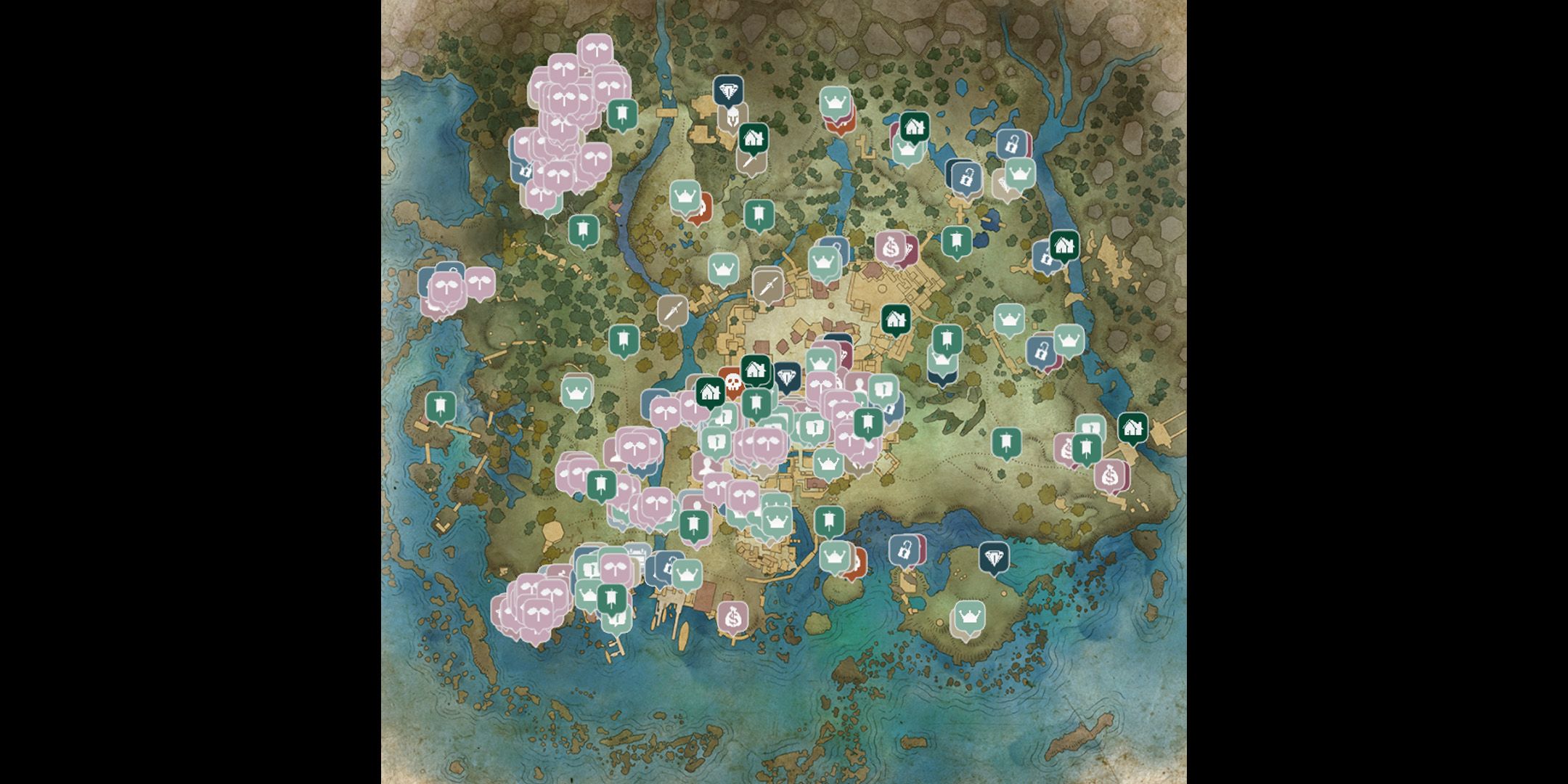Image resolution: width=1568 pixels, height=784 pixels.
Task: Select the person silhouette marker near the city center
Action: pyautogui.click(x=858, y=384)
